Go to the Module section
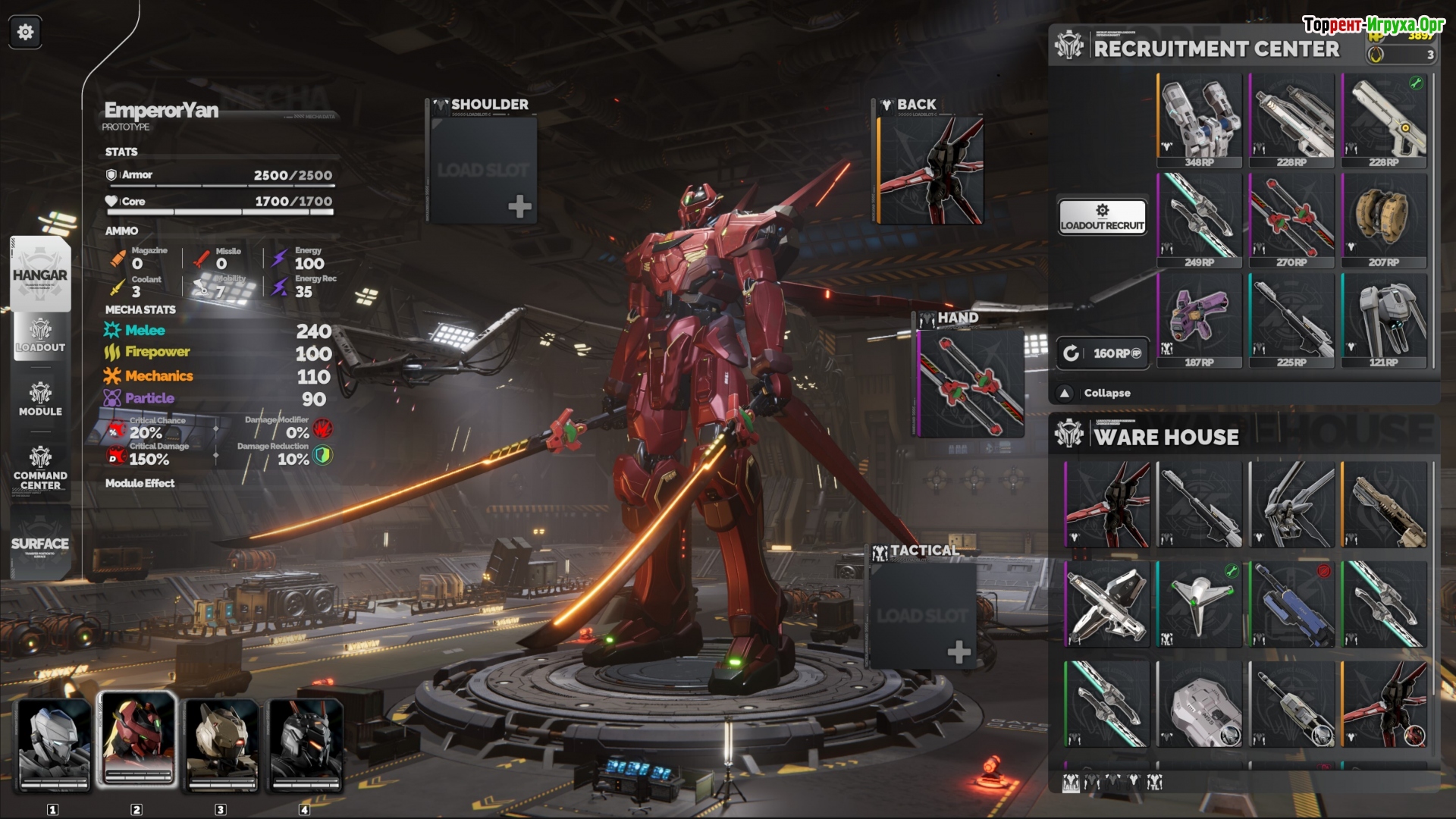 click(40, 400)
